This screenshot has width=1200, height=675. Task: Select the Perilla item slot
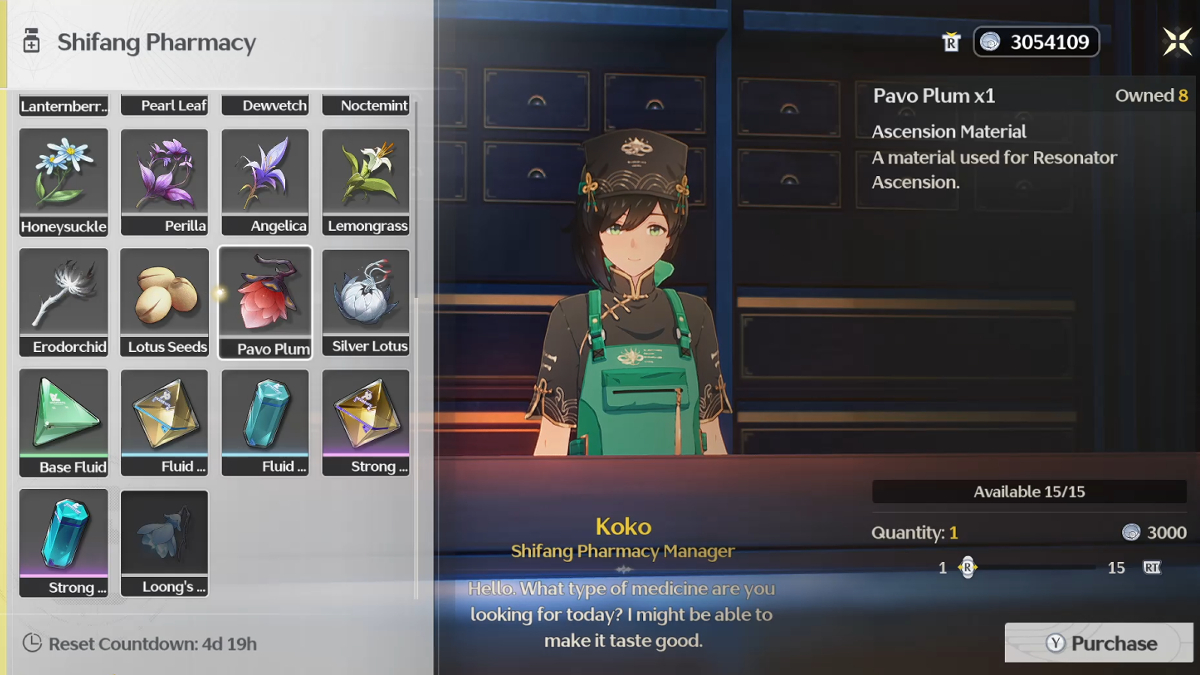[164, 181]
